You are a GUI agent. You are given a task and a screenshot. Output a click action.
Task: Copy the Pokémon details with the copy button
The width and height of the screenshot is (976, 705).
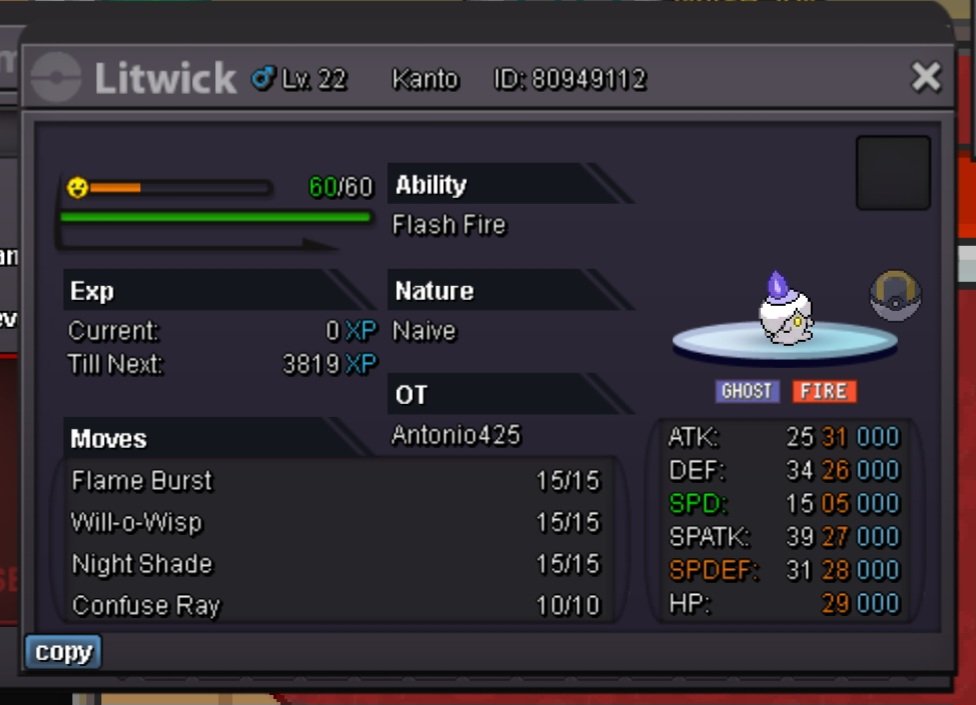63,652
